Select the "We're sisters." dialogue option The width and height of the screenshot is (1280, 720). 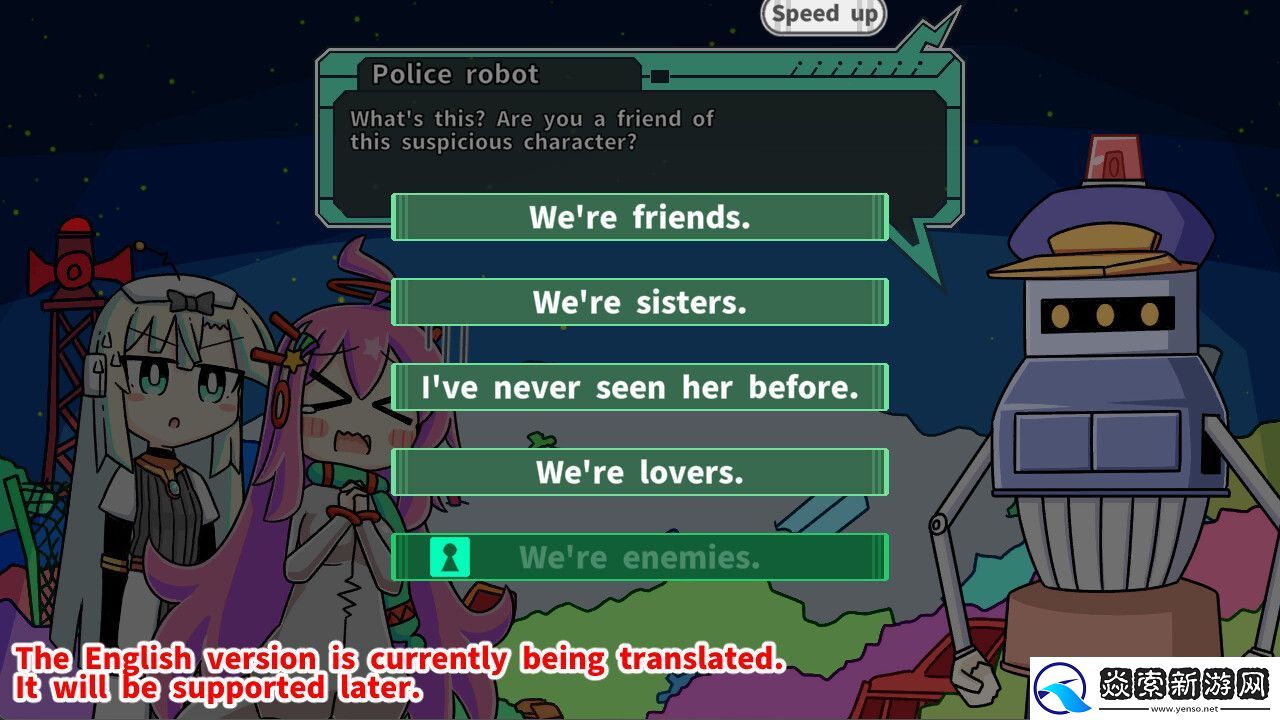tap(639, 302)
